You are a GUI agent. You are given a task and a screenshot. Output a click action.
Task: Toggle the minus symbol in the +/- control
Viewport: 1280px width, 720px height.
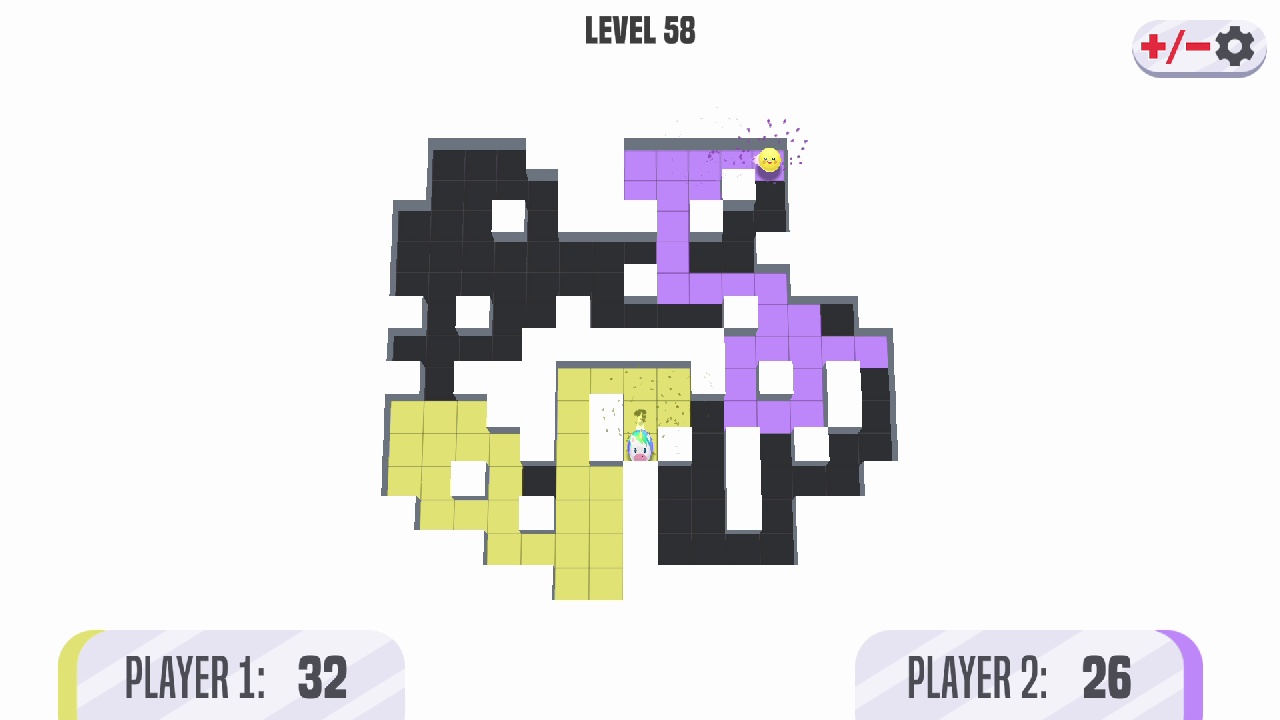point(1196,46)
